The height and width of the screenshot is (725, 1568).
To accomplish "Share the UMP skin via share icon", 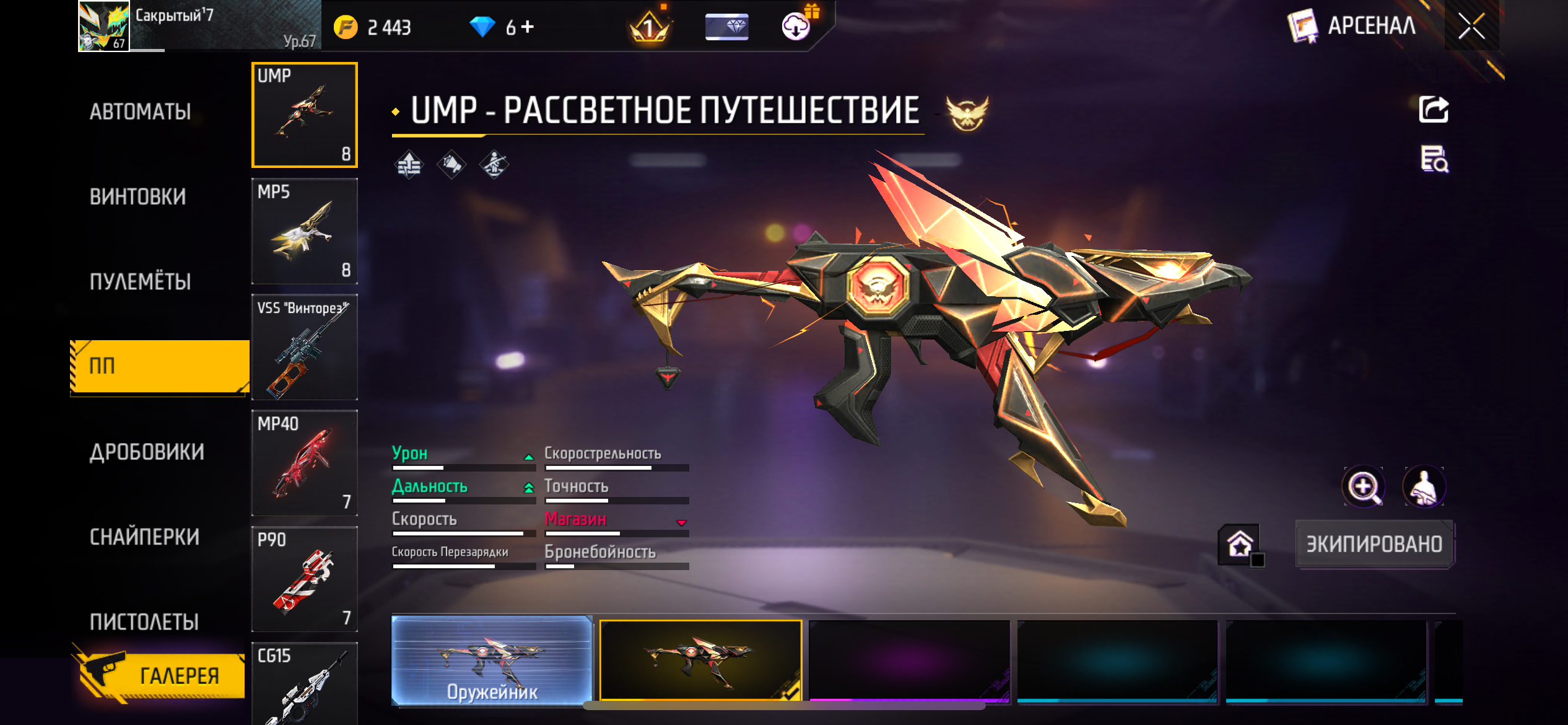I will 1434,110.
